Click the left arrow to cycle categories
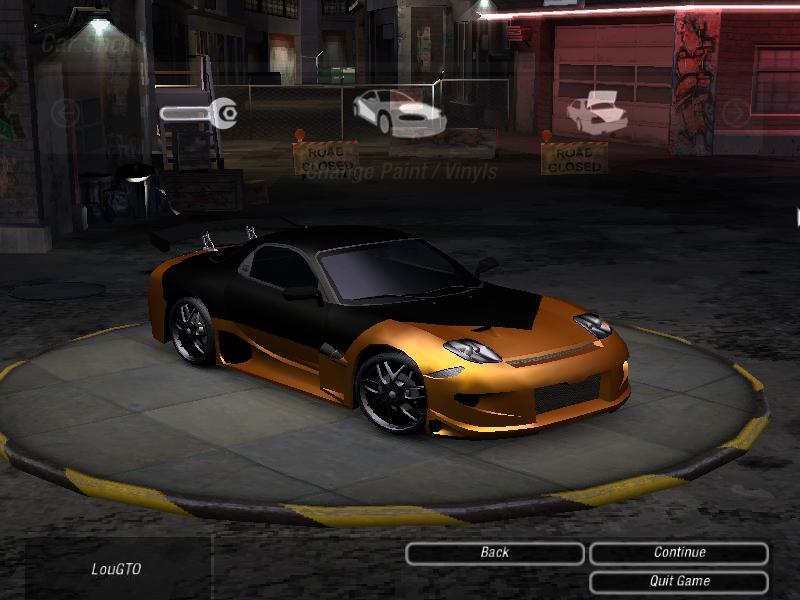Viewport: 800px width, 600px height. point(64,112)
